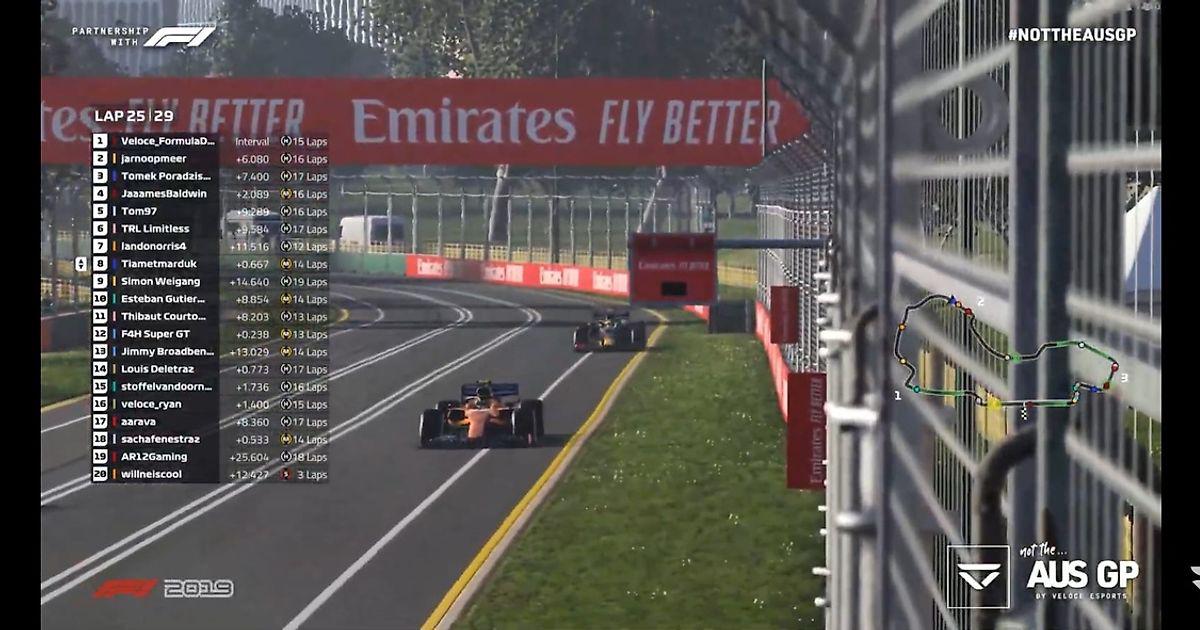Choose stoffelvandoorne's leaderboard entry

168,386
